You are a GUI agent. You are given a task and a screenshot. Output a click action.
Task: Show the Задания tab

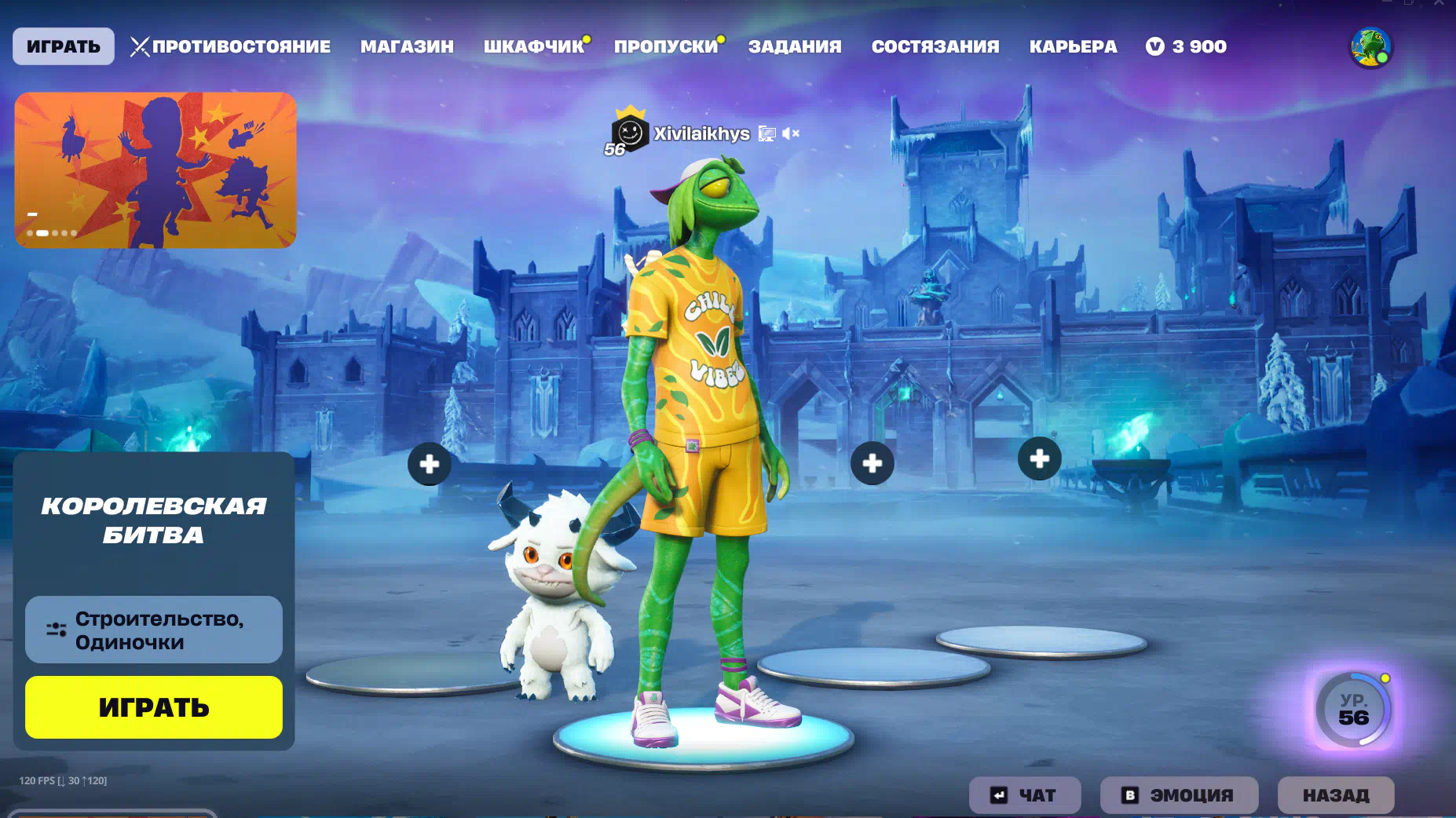tap(794, 46)
